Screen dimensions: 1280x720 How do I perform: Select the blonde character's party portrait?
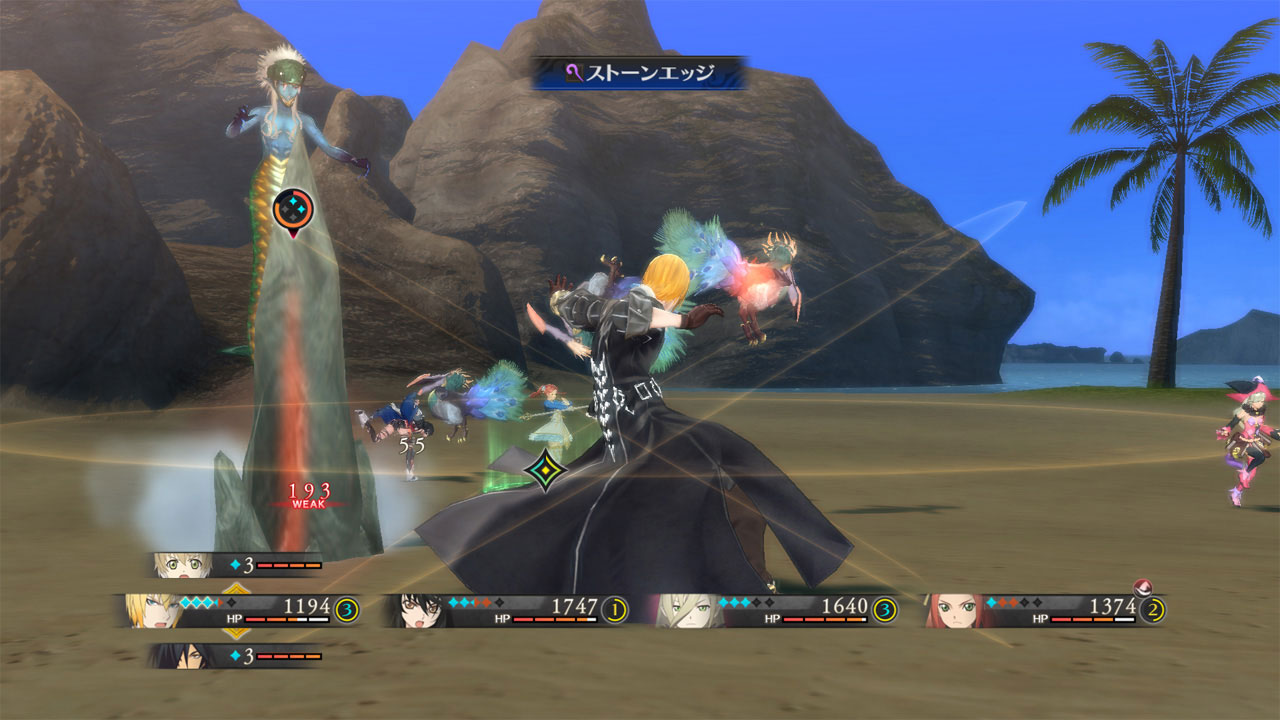tap(152, 610)
